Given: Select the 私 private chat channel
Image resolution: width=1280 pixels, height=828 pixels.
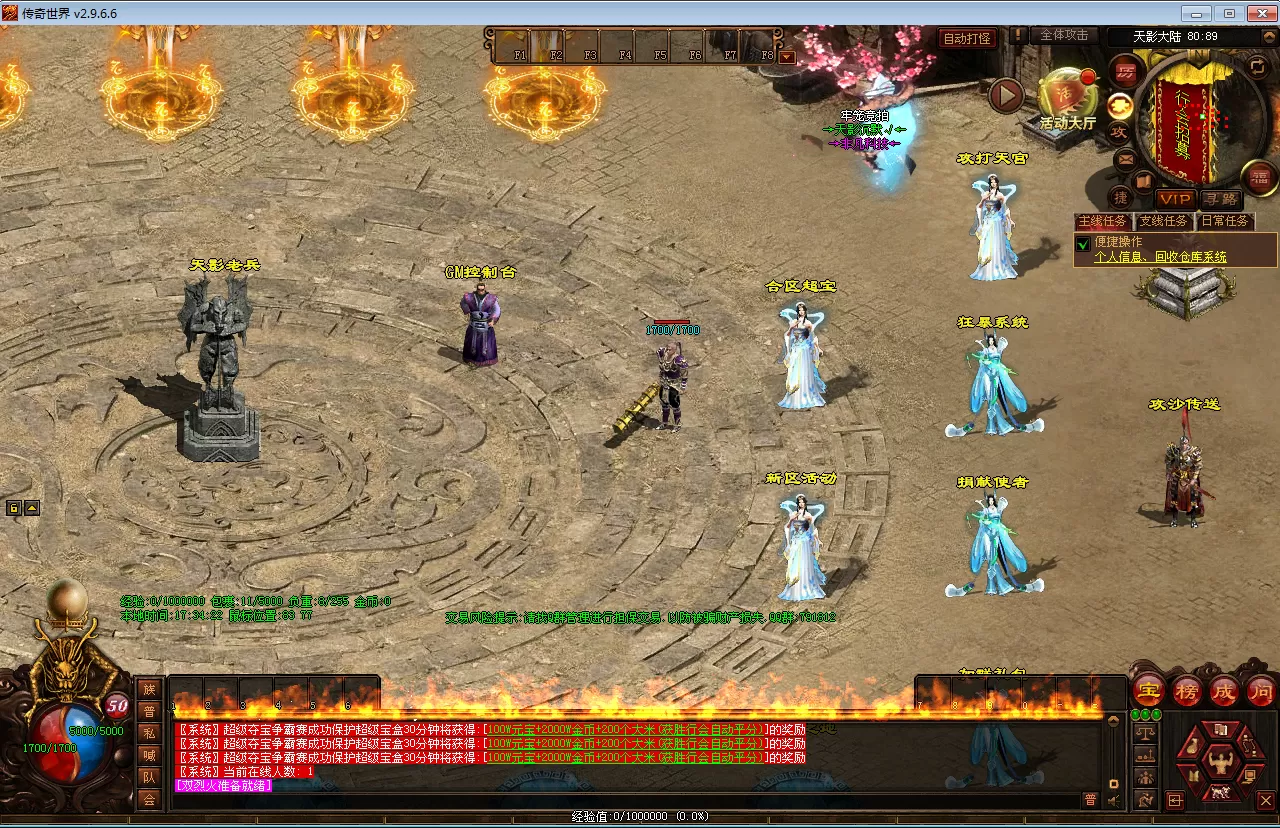Looking at the screenshot, I should tap(149, 733).
